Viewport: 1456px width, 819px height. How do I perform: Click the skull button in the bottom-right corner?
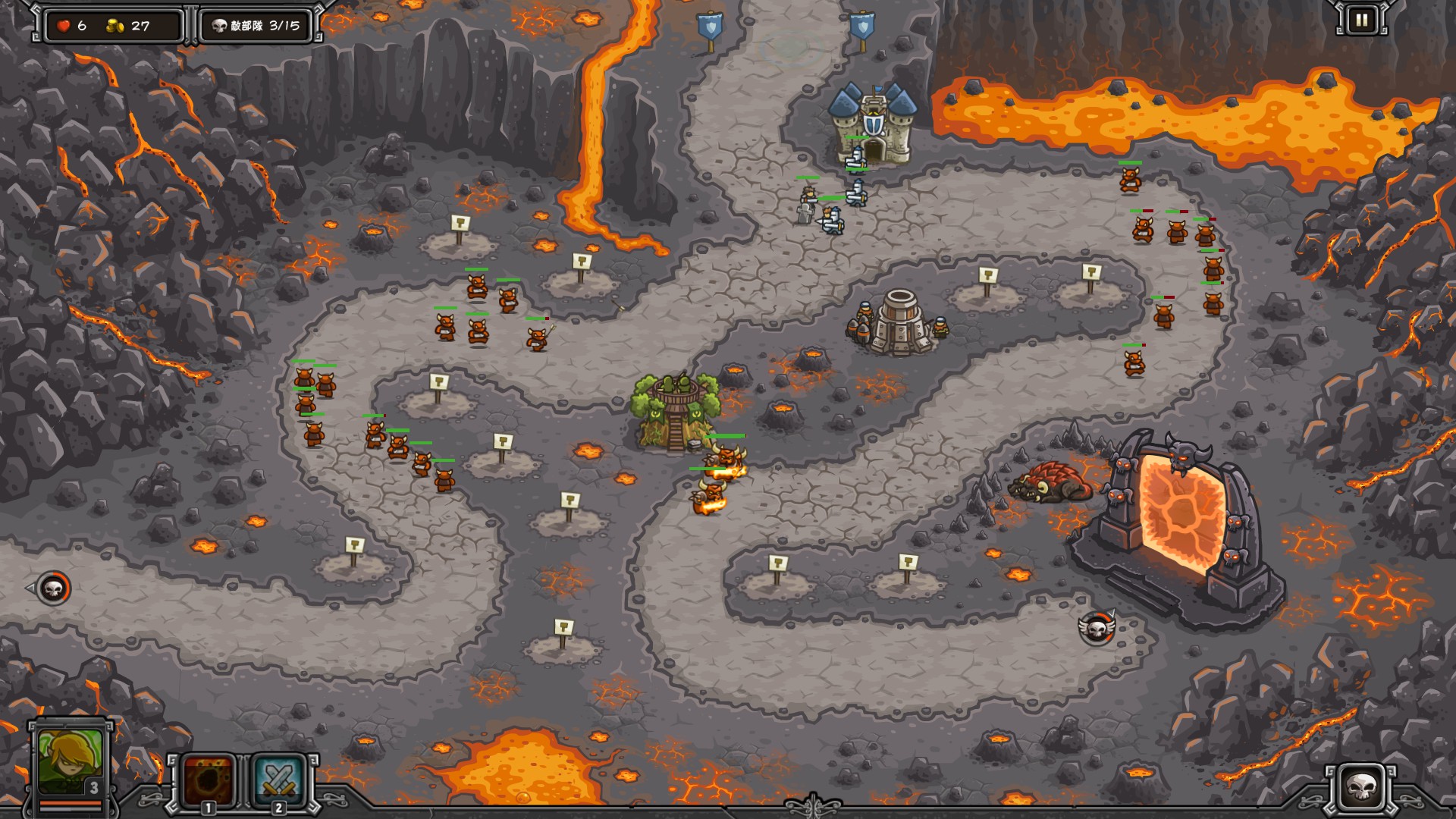[x=1361, y=789]
